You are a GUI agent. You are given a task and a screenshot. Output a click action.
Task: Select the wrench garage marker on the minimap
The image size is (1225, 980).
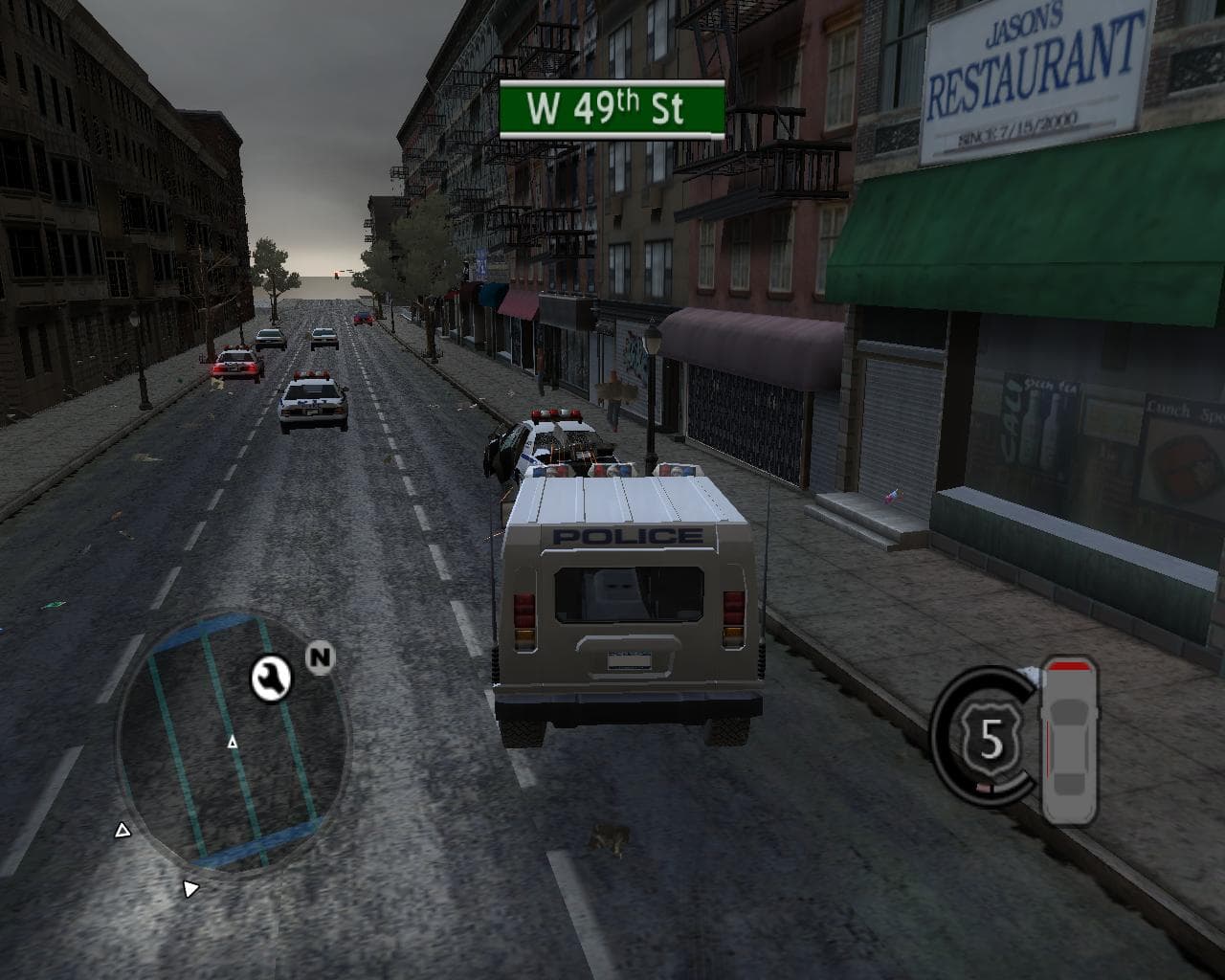[270, 679]
